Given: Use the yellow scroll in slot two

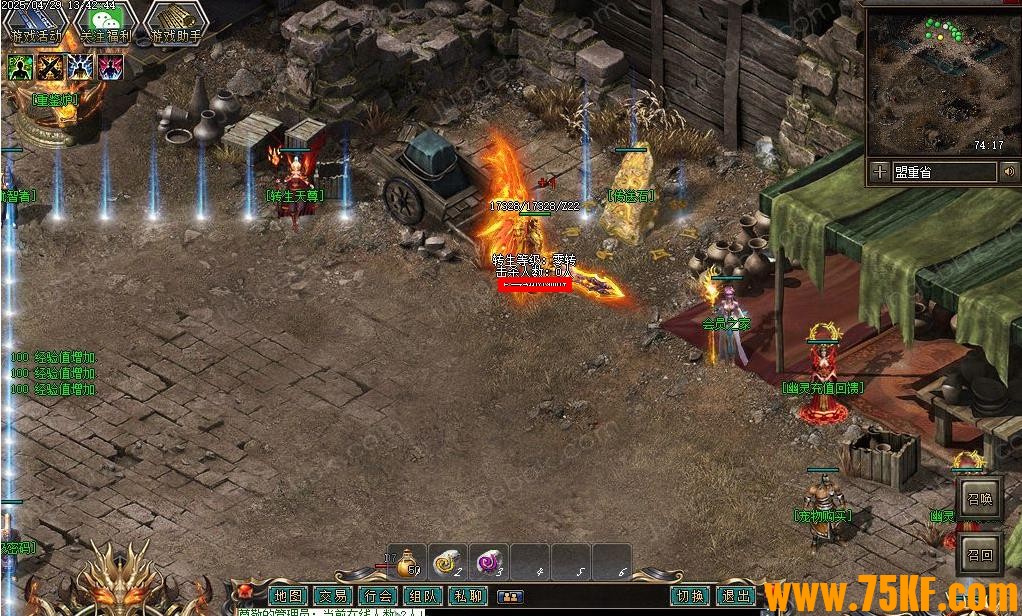Looking at the screenshot, I should coord(448,564).
